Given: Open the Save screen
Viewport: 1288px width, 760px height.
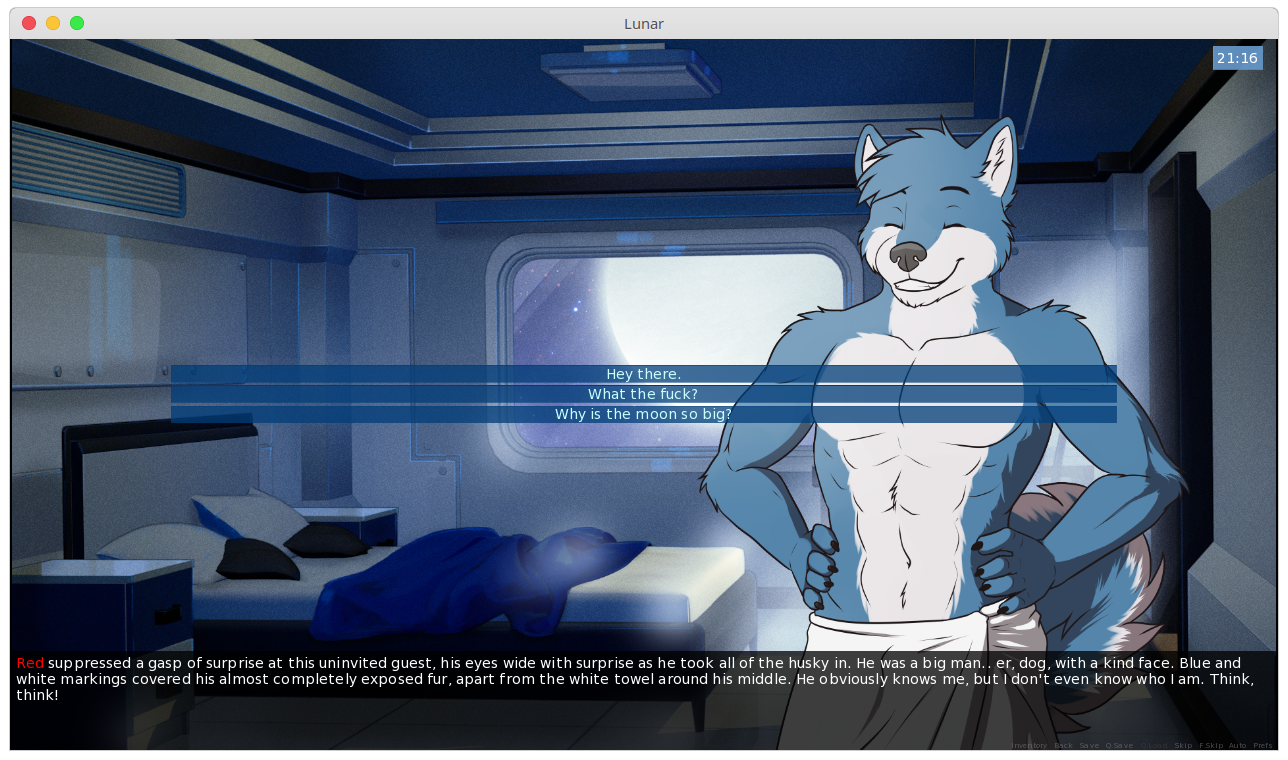Looking at the screenshot, I should pos(1089,746).
